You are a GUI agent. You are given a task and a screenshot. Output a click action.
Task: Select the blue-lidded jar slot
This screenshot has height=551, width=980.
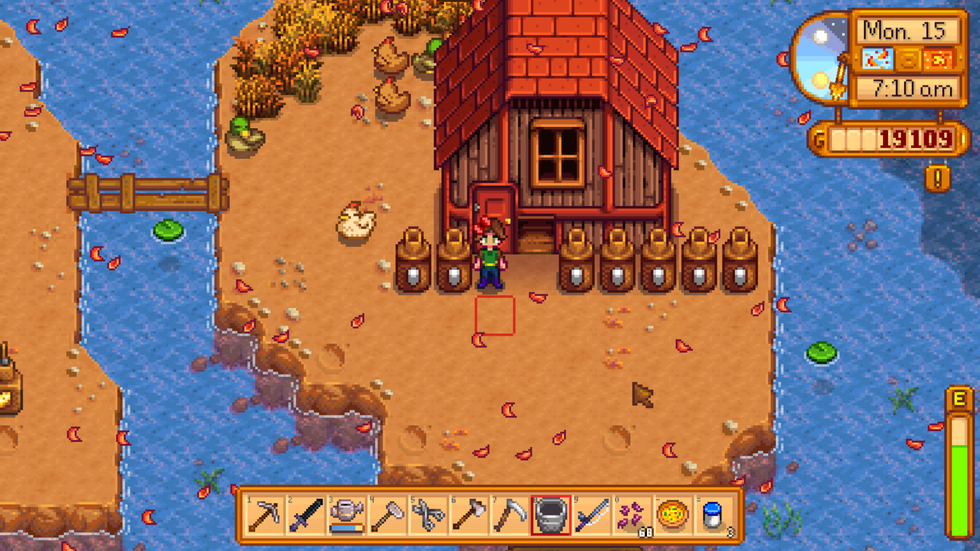tap(713, 515)
